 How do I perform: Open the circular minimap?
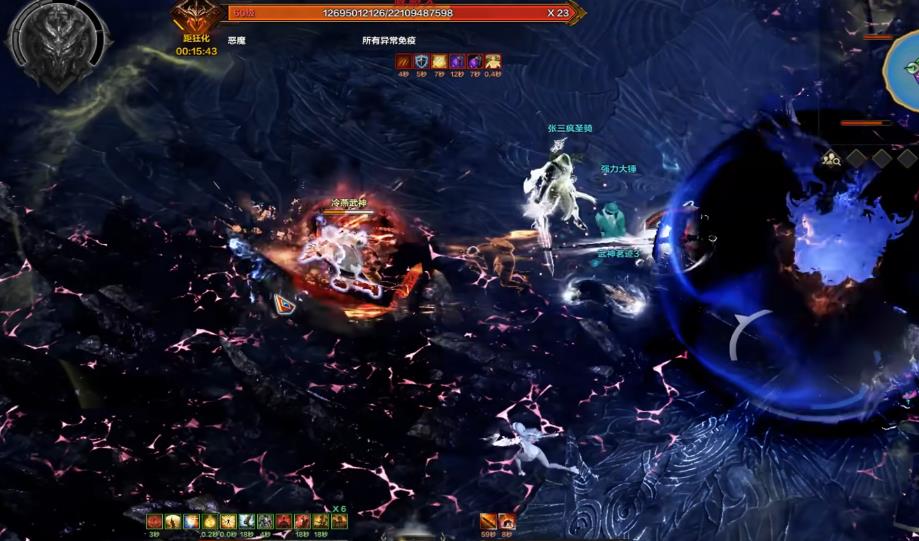point(906,67)
